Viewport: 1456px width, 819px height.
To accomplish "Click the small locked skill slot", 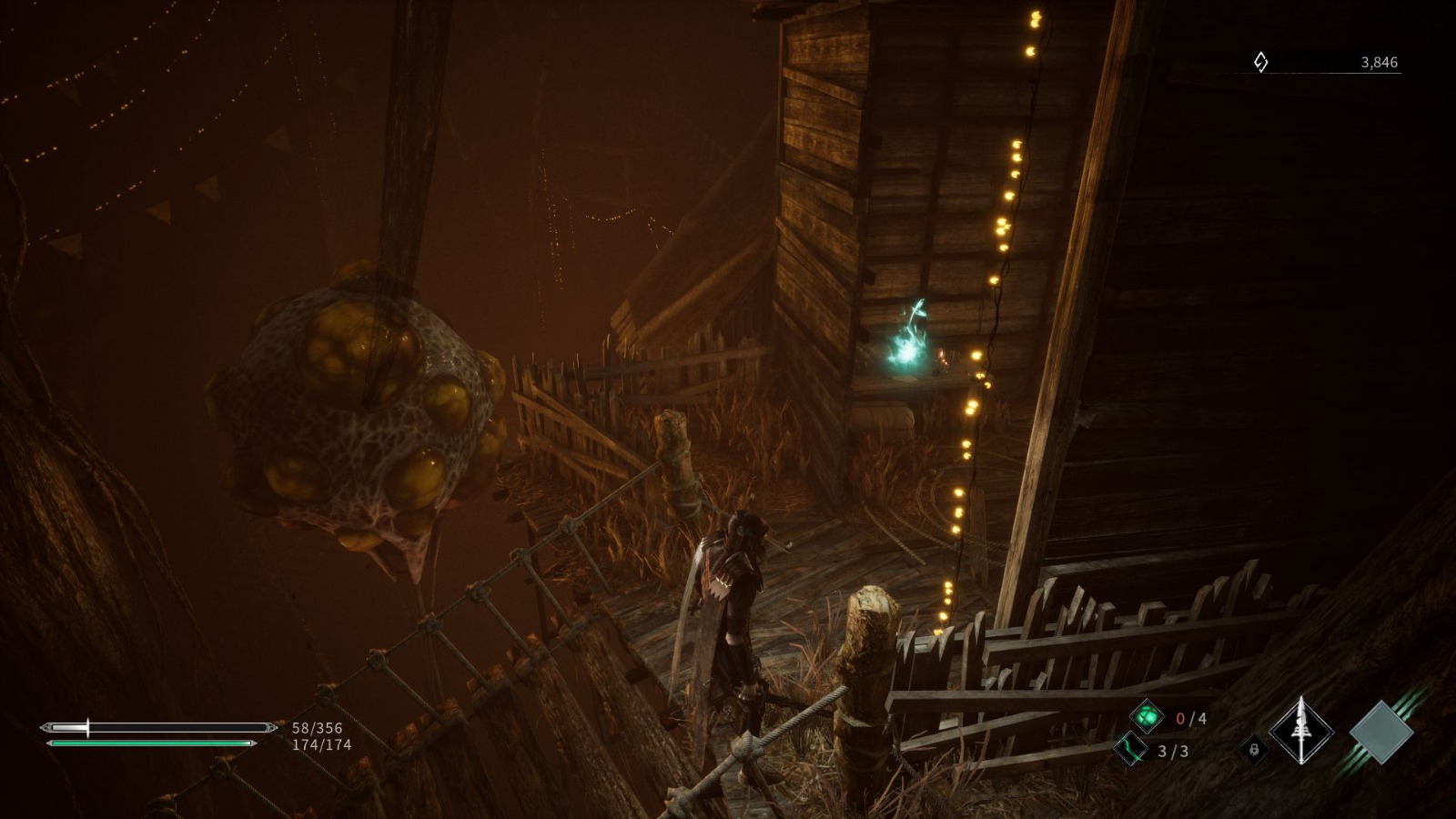I will tap(1254, 750).
